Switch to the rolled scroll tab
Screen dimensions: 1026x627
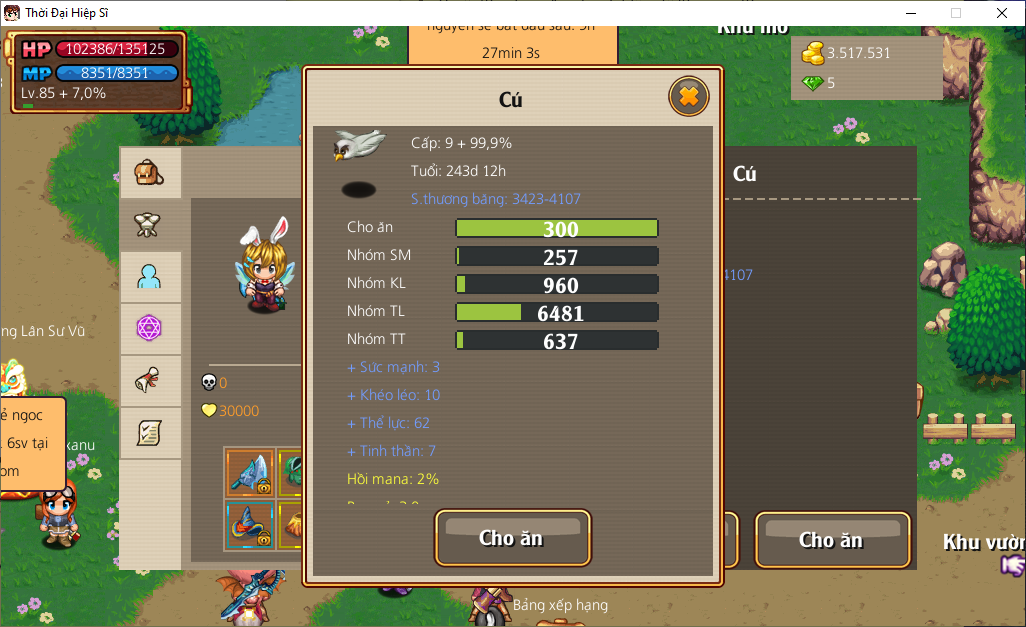click(x=150, y=380)
